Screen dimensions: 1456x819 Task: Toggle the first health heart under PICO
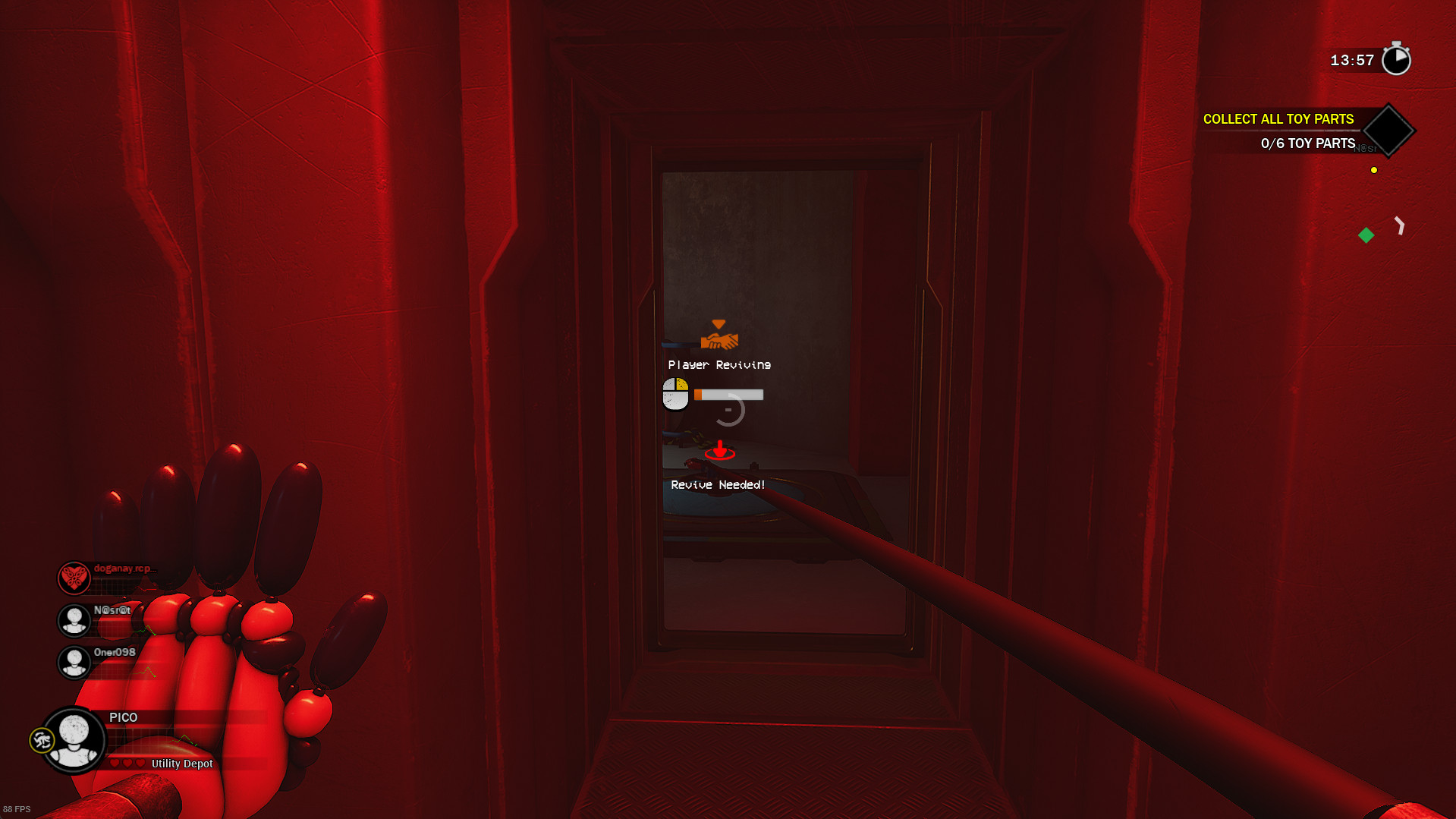click(x=115, y=763)
